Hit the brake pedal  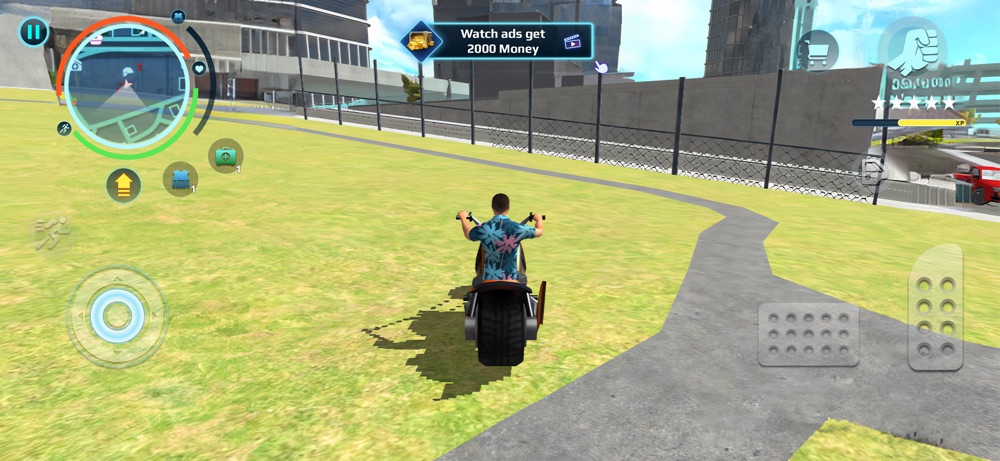pos(808,333)
